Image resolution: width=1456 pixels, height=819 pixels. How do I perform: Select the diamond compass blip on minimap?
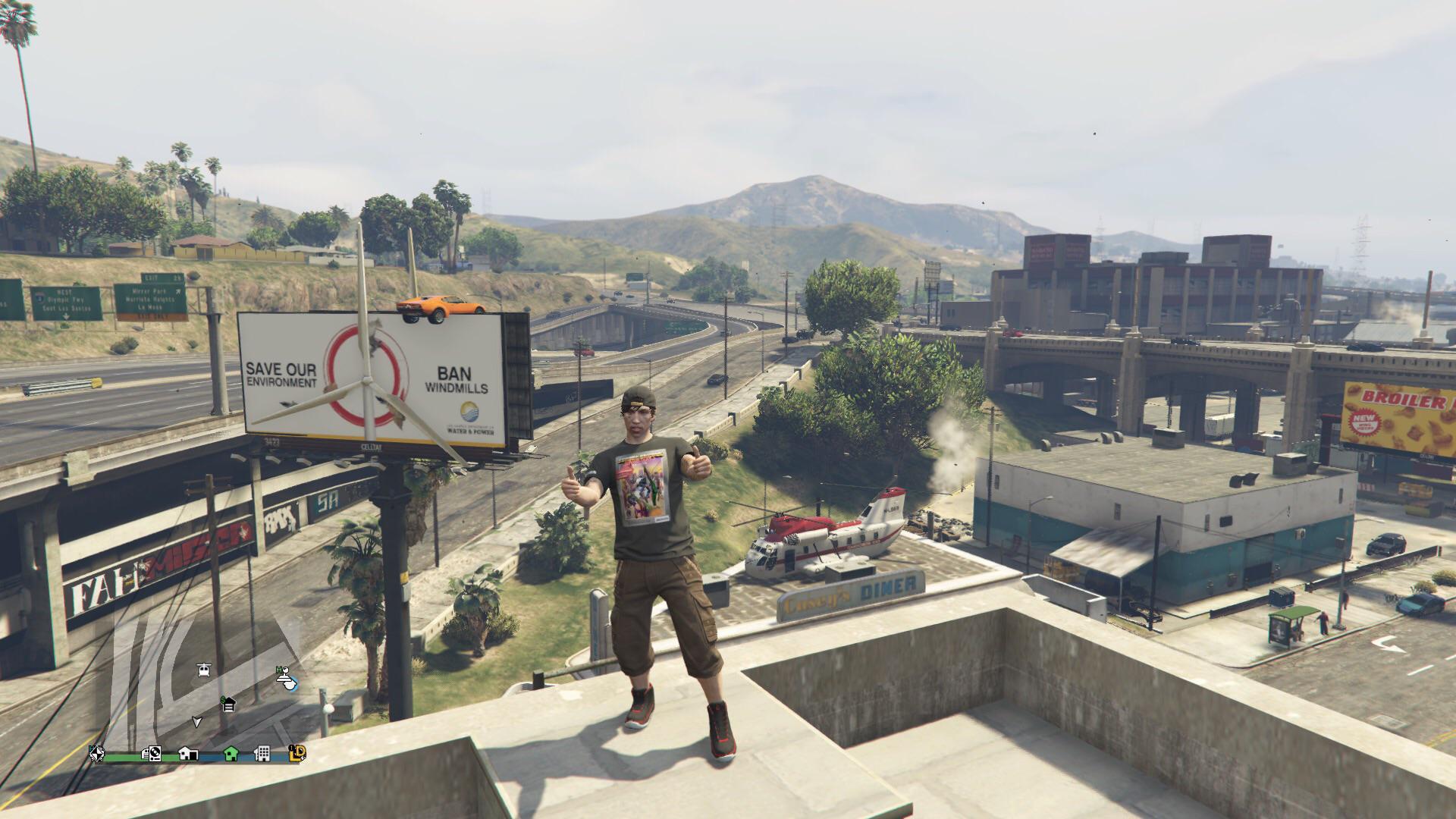(x=96, y=754)
